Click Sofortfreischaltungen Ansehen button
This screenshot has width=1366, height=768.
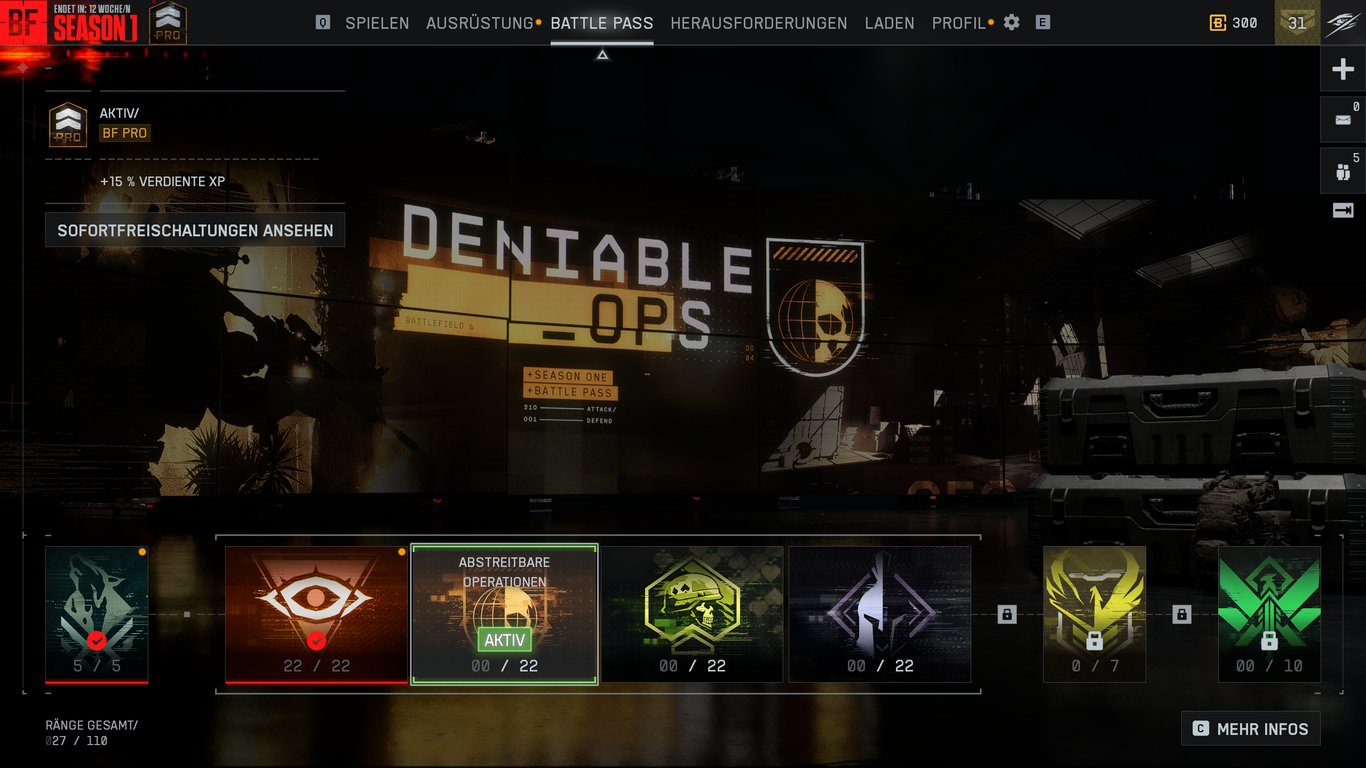click(x=195, y=230)
